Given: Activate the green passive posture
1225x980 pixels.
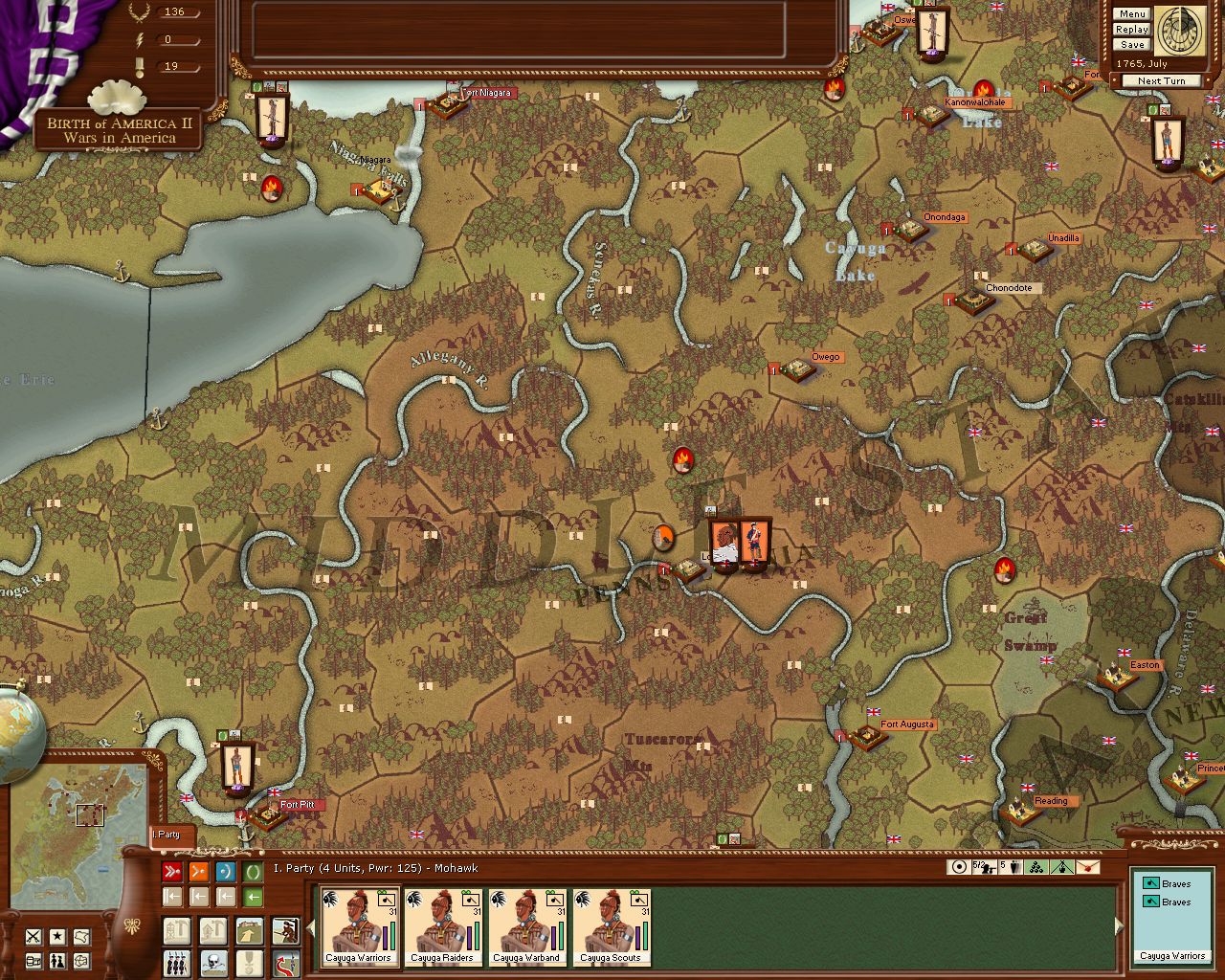Looking at the screenshot, I should (x=253, y=872).
